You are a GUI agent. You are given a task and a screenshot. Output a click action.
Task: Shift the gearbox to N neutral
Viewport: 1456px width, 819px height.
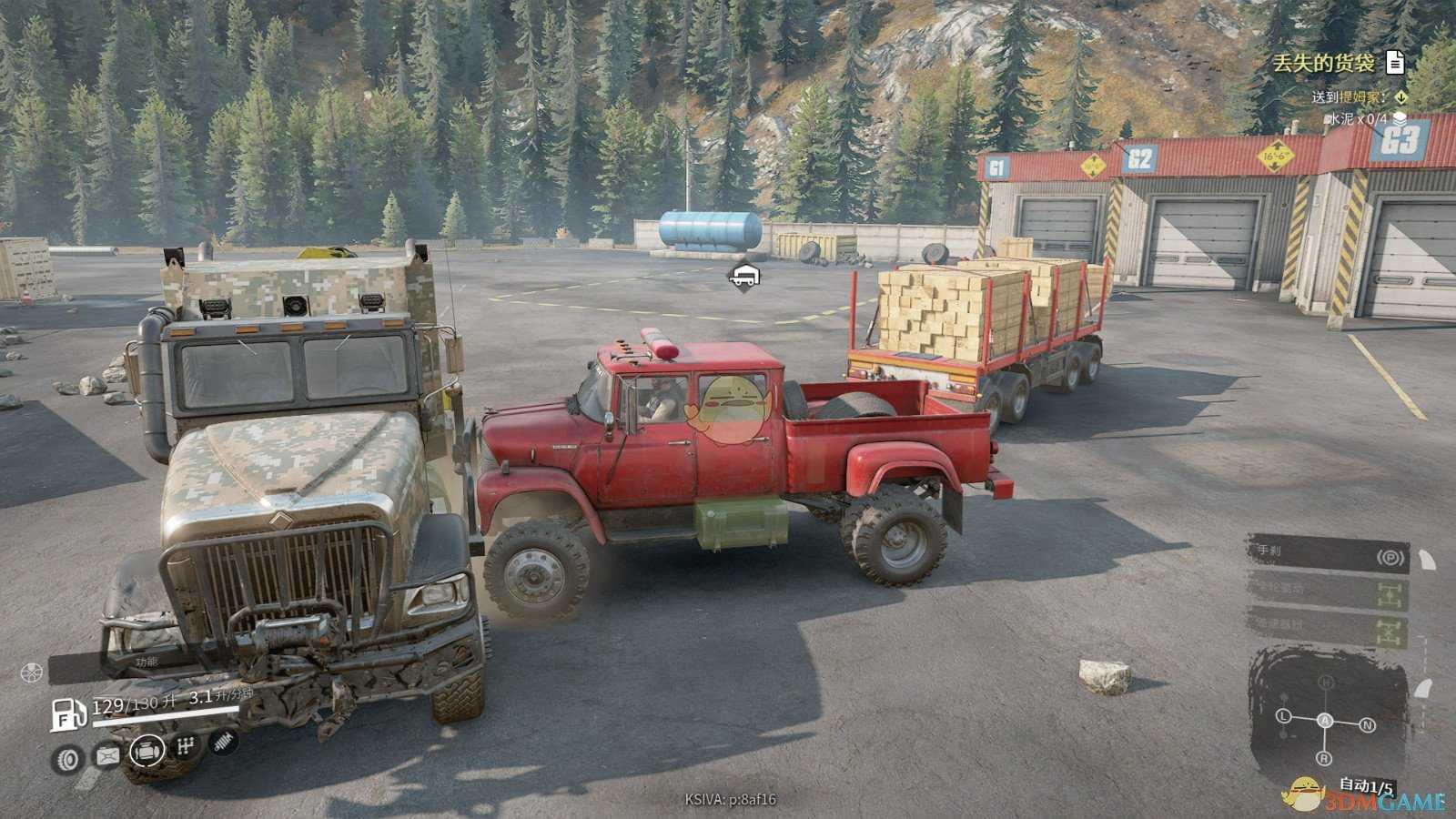1367,725
